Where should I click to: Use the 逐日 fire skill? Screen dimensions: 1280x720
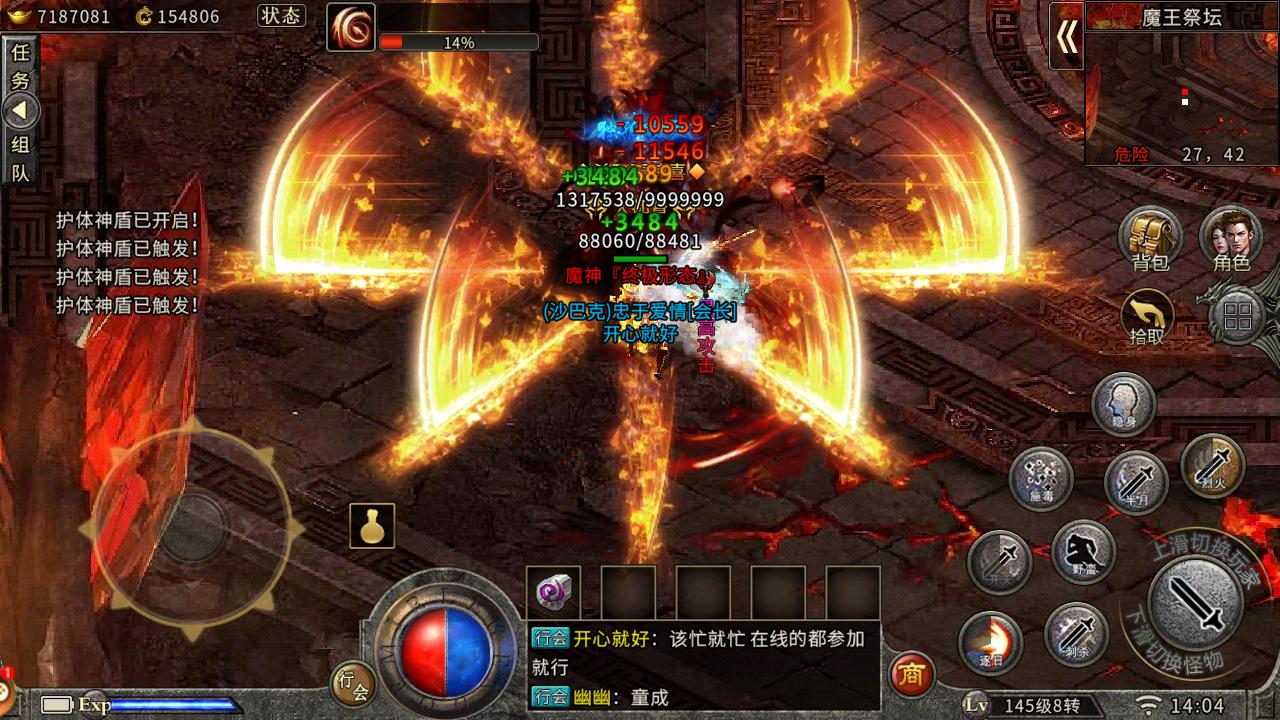pyautogui.click(x=990, y=642)
